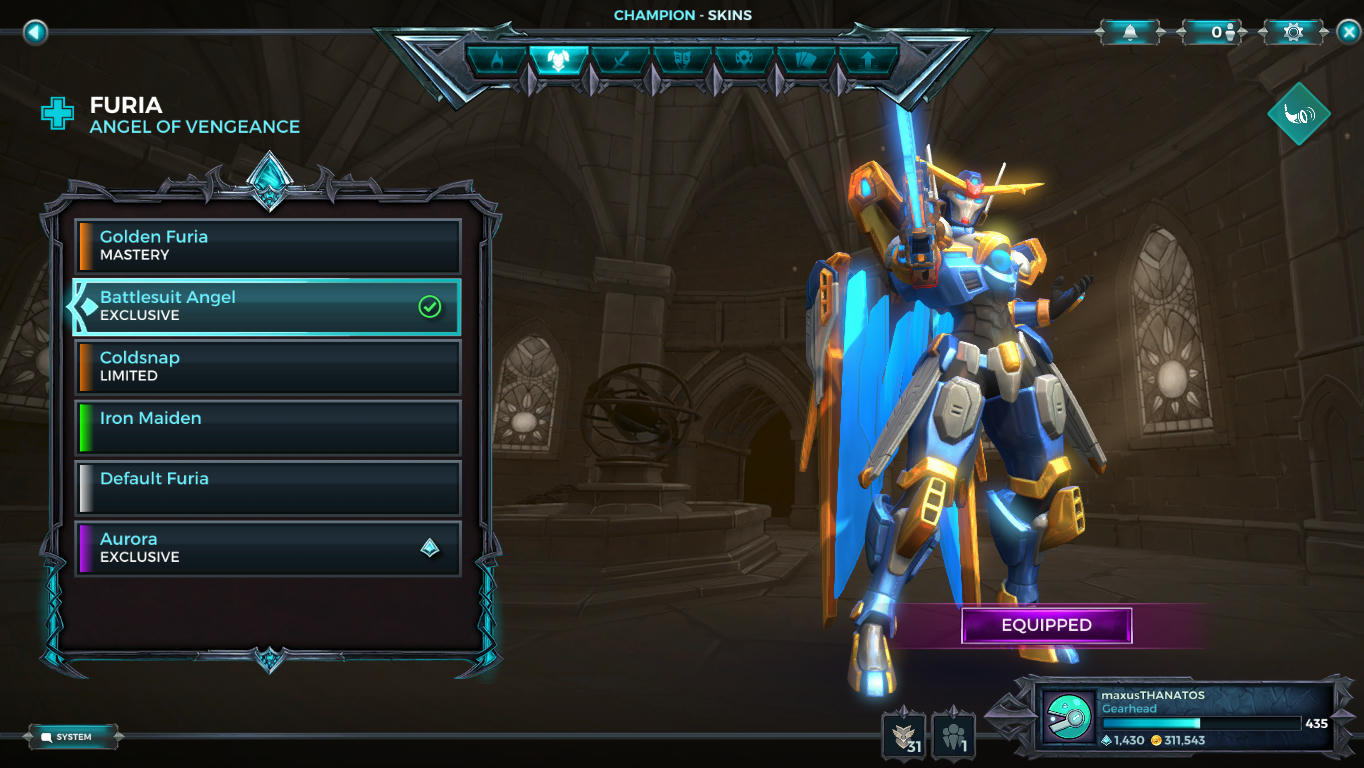
Task: Click the Gearhead XP progress bar
Action: tap(1200, 721)
